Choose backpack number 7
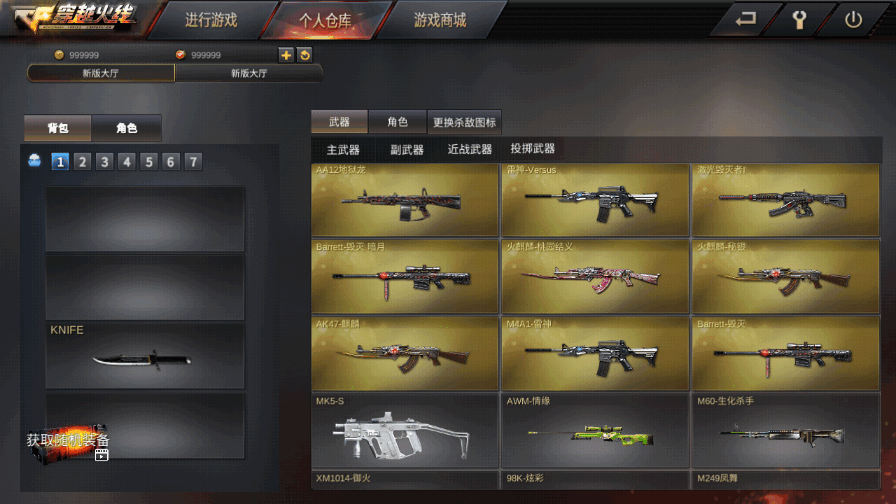The height and width of the screenshot is (504, 896). [x=193, y=162]
